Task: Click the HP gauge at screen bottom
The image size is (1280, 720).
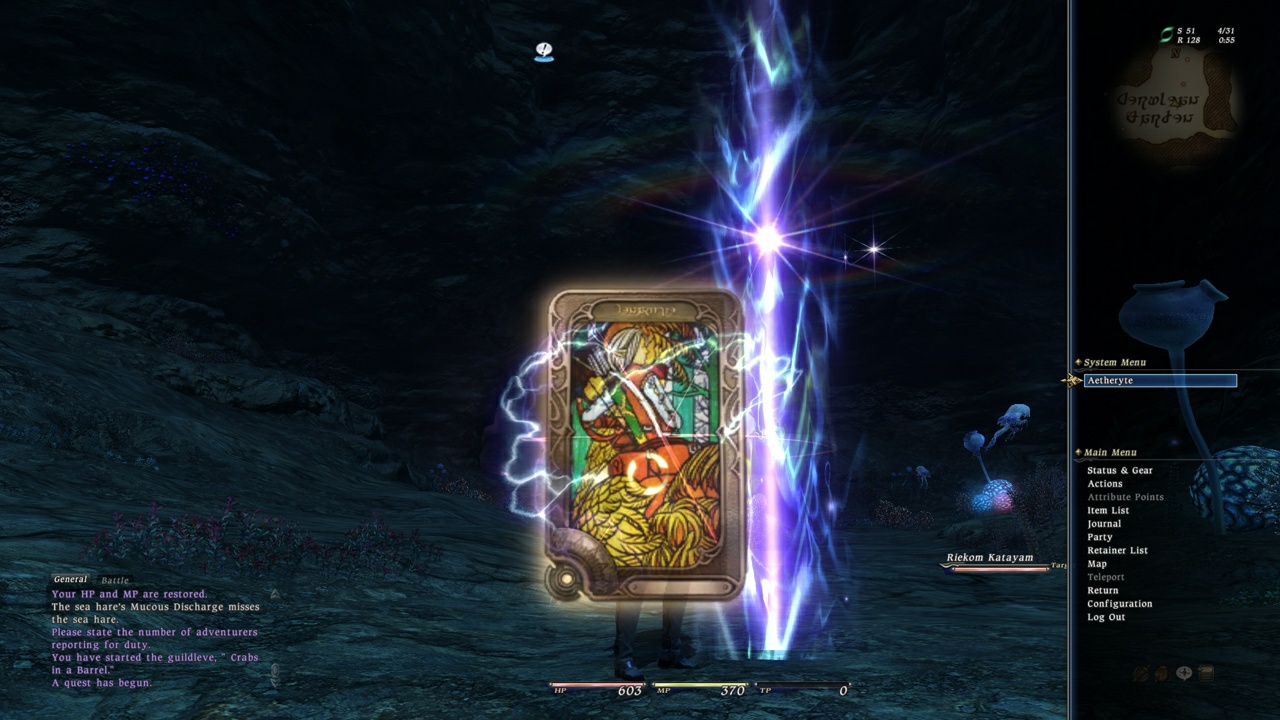Action: 595,690
